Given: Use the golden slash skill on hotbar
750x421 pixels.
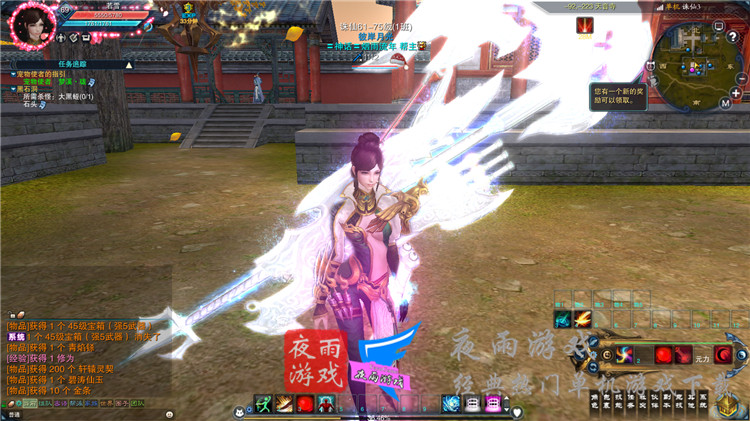Looking at the screenshot, I should click(x=284, y=403).
